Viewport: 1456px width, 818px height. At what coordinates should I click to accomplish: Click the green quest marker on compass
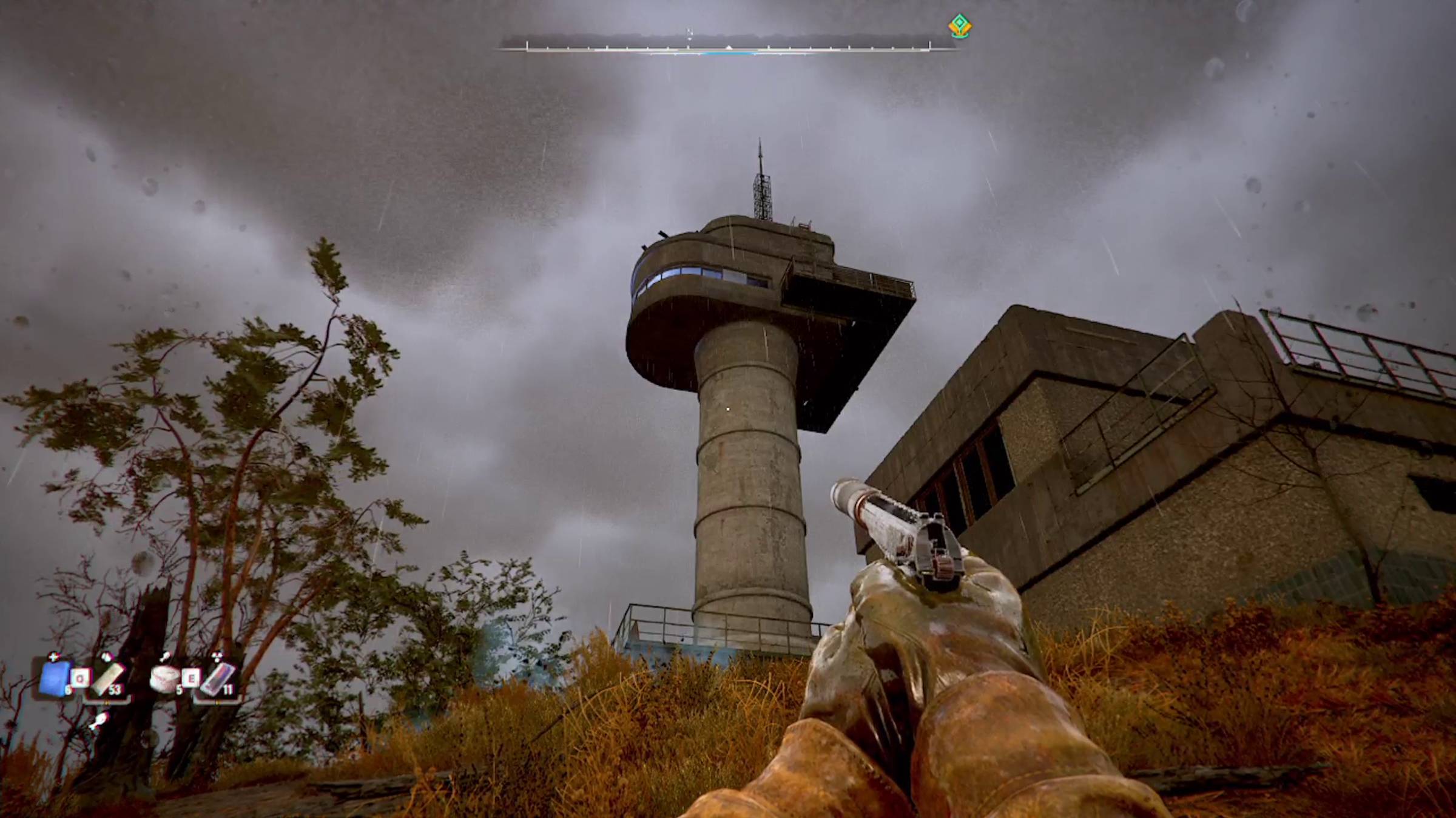click(959, 27)
